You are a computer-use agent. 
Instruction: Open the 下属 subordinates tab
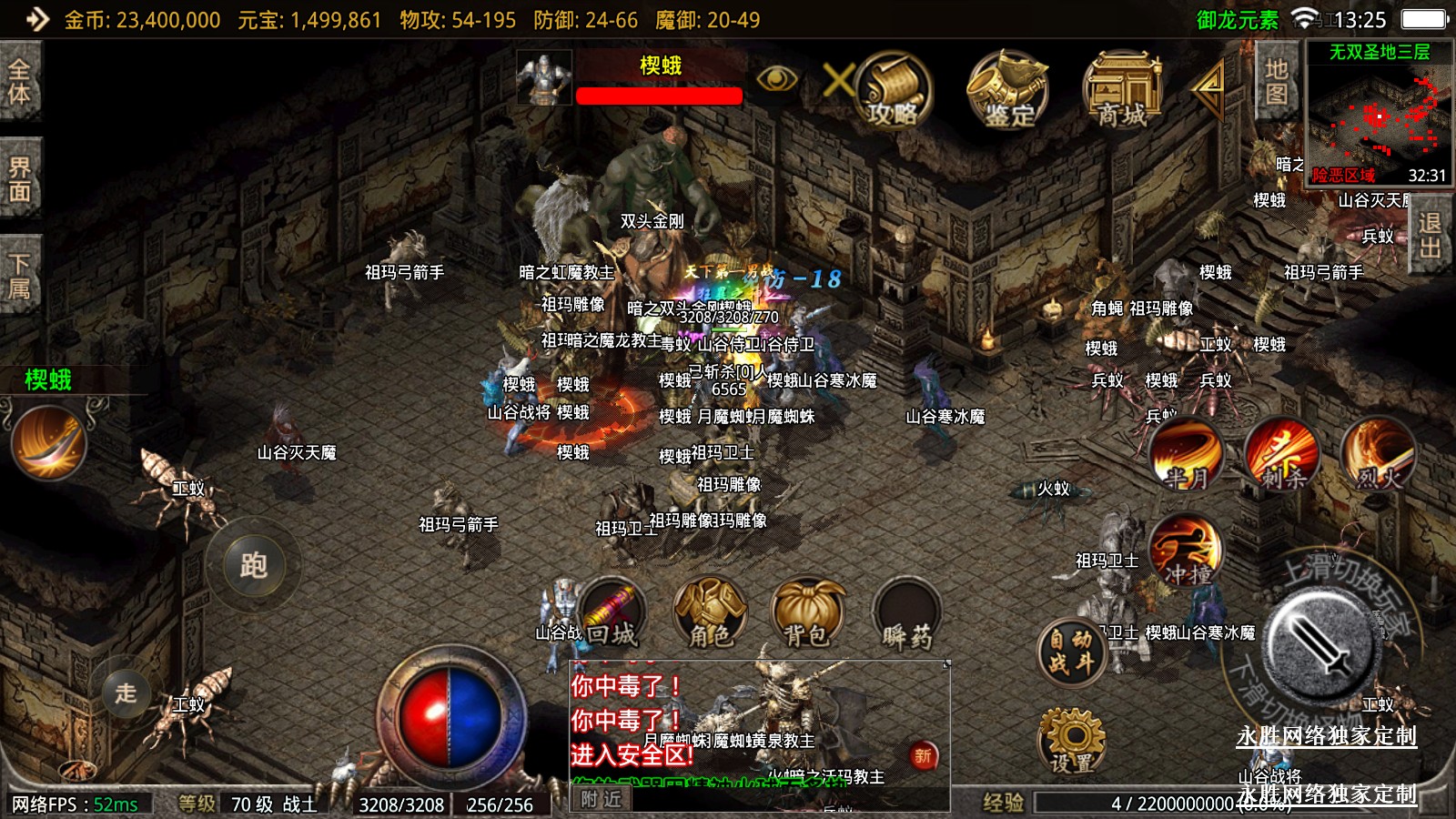coord(19,276)
